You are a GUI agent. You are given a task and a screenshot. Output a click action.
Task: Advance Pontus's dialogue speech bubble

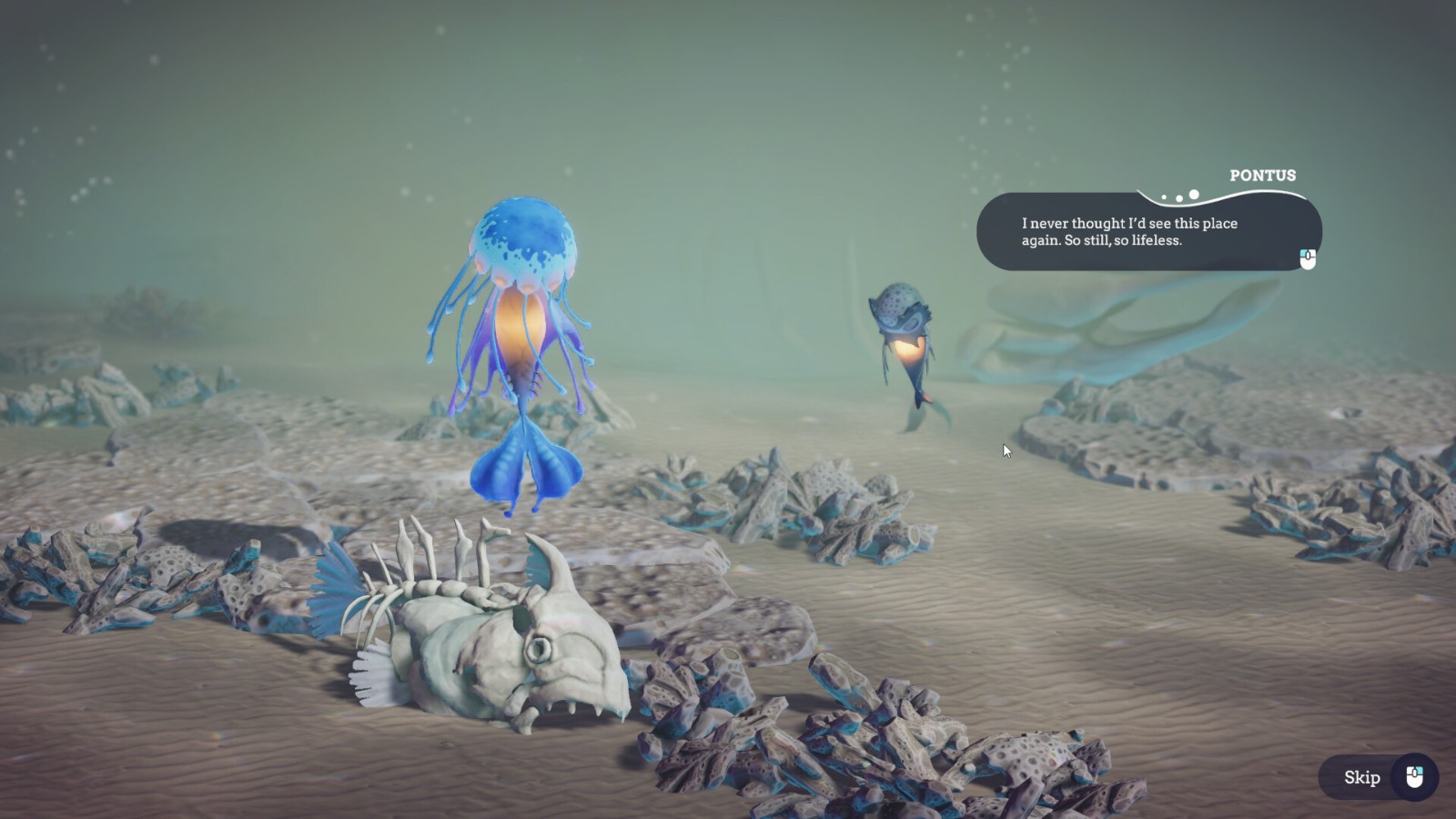[1307, 259]
